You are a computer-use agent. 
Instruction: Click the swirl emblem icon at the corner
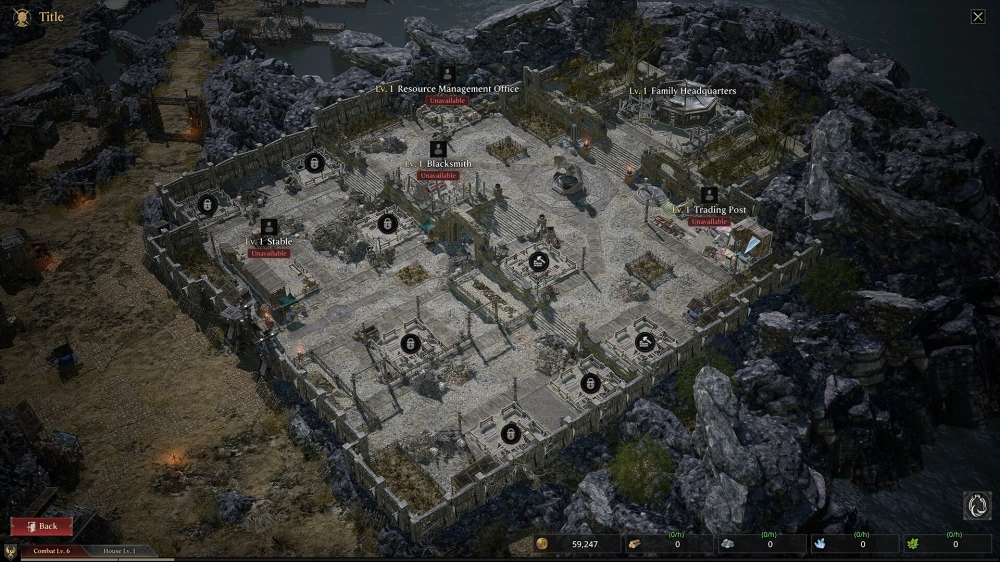point(977,506)
